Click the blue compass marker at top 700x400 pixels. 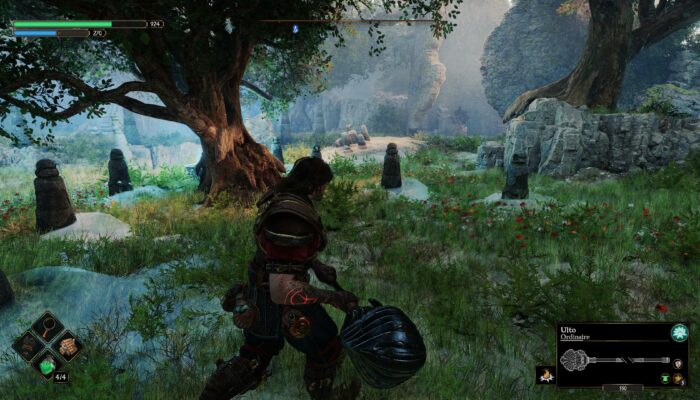coord(294,28)
